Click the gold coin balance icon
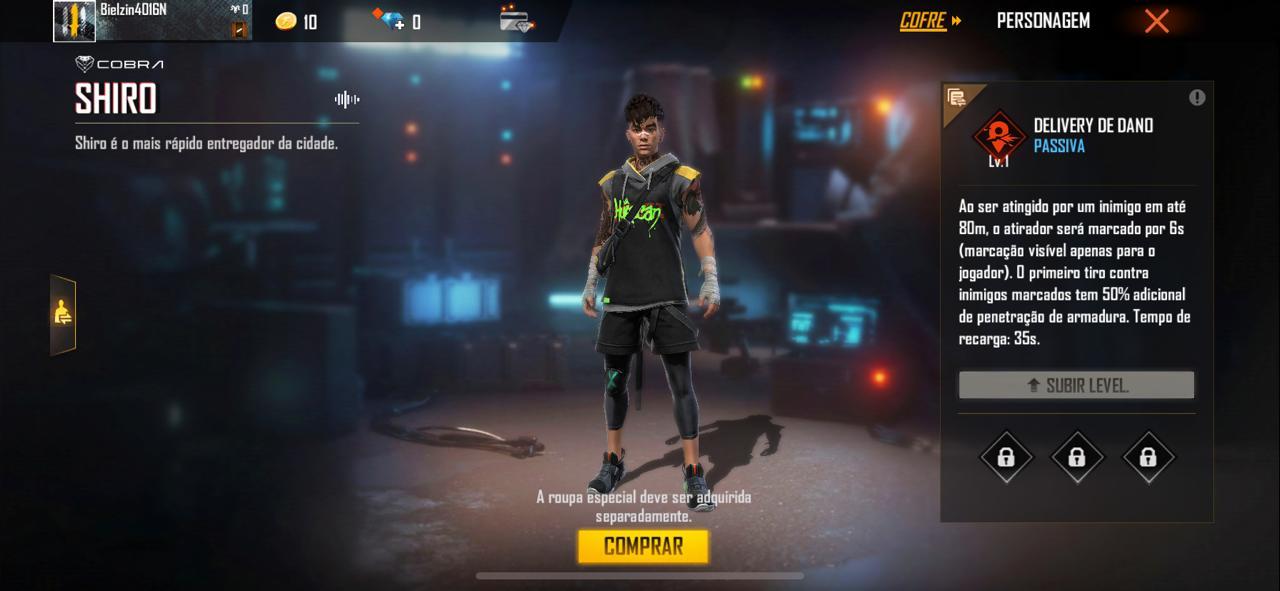 pyautogui.click(x=286, y=21)
